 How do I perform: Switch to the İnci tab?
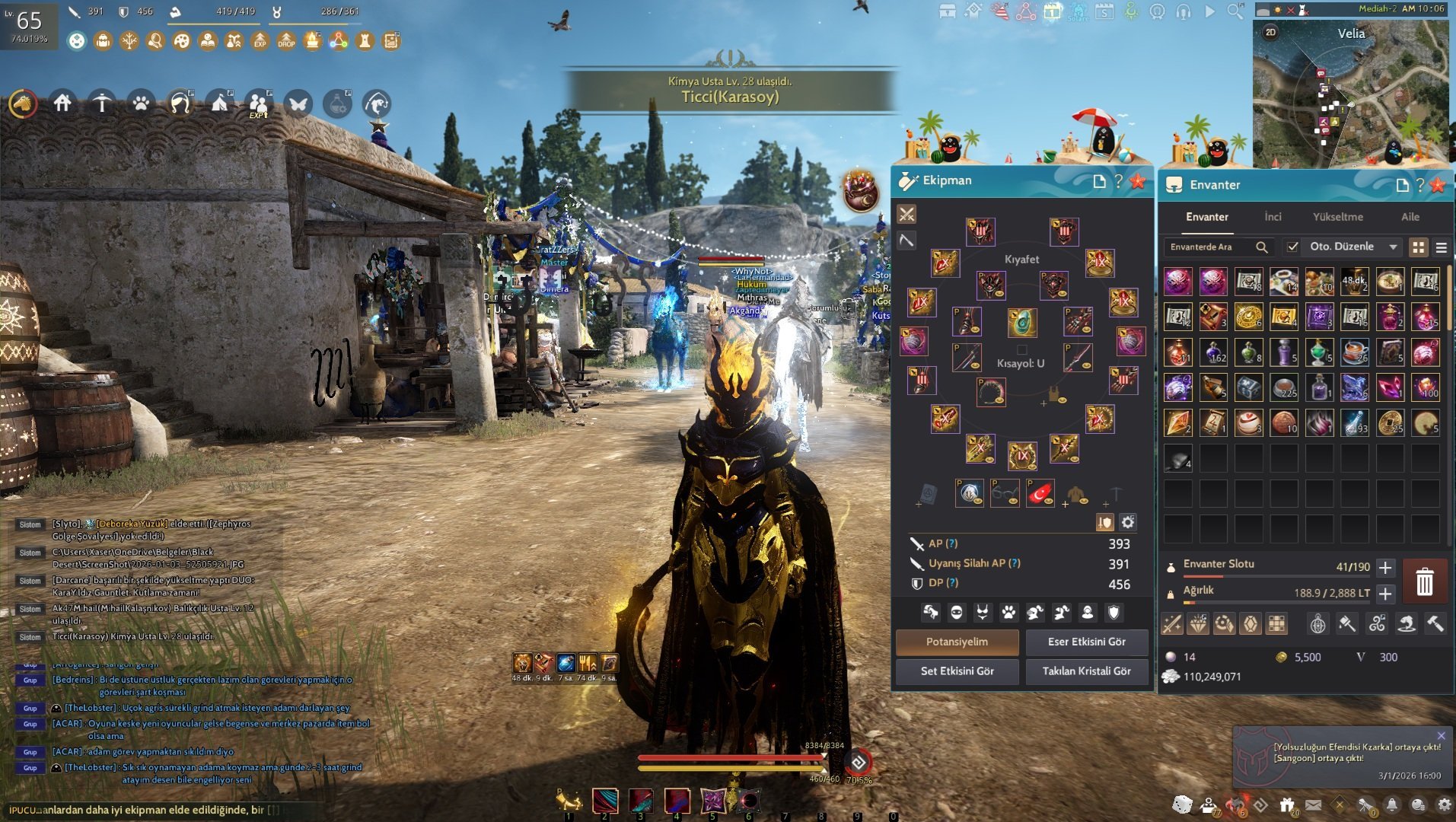click(1273, 216)
